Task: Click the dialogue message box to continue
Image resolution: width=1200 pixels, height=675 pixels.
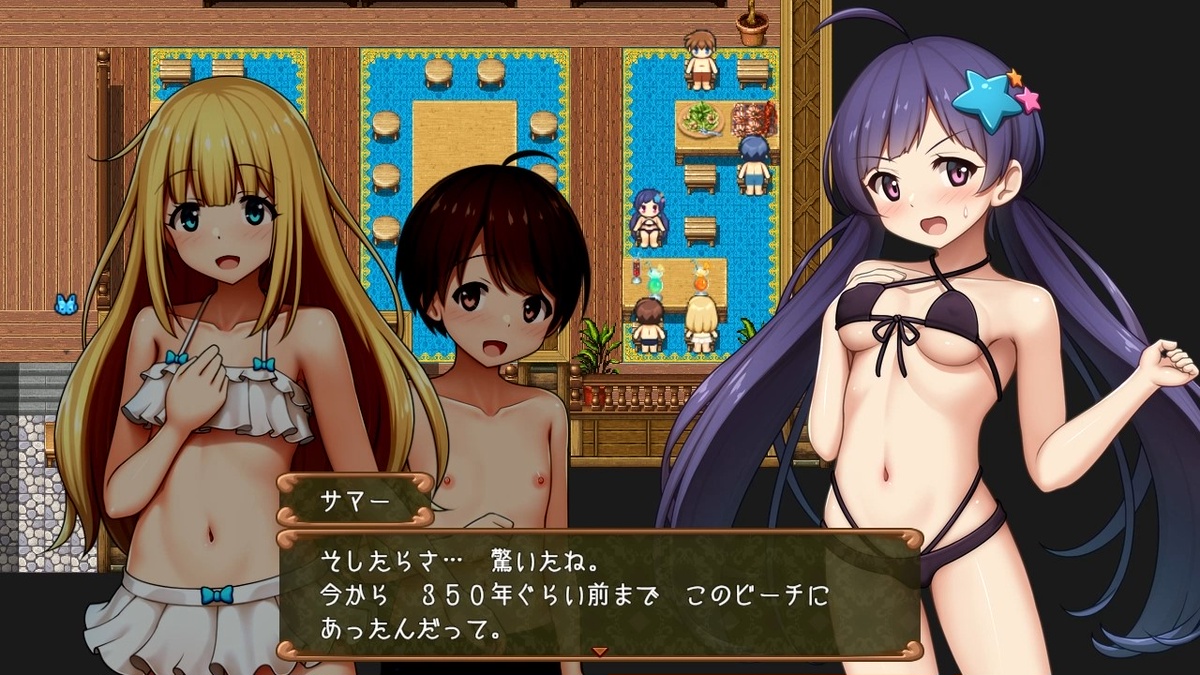Action: [598, 594]
